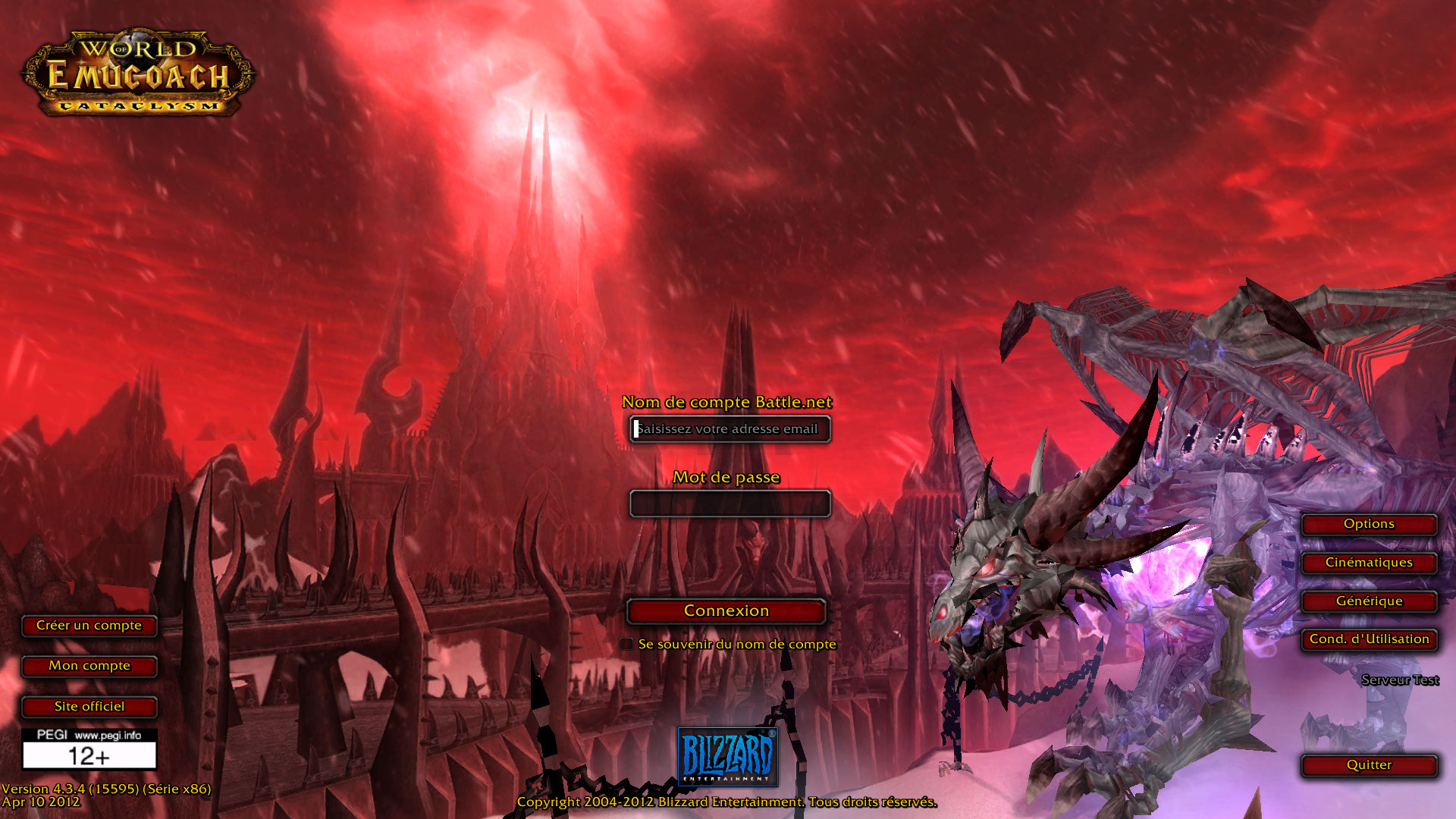
Task: Visit the Site officiel
Action: (x=89, y=707)
